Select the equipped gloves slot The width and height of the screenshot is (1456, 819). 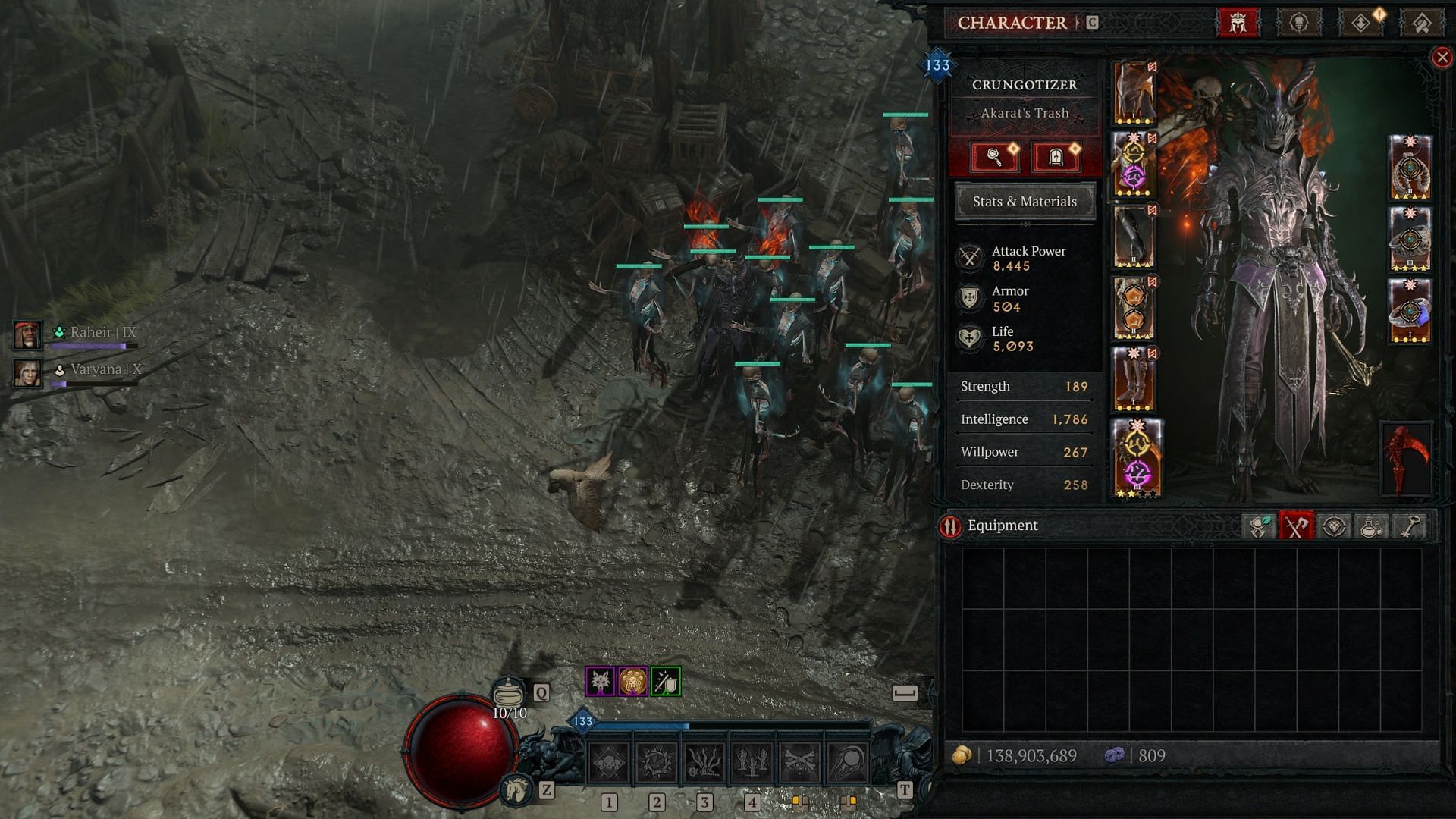pyautogui.click(x=1134, y=236)
